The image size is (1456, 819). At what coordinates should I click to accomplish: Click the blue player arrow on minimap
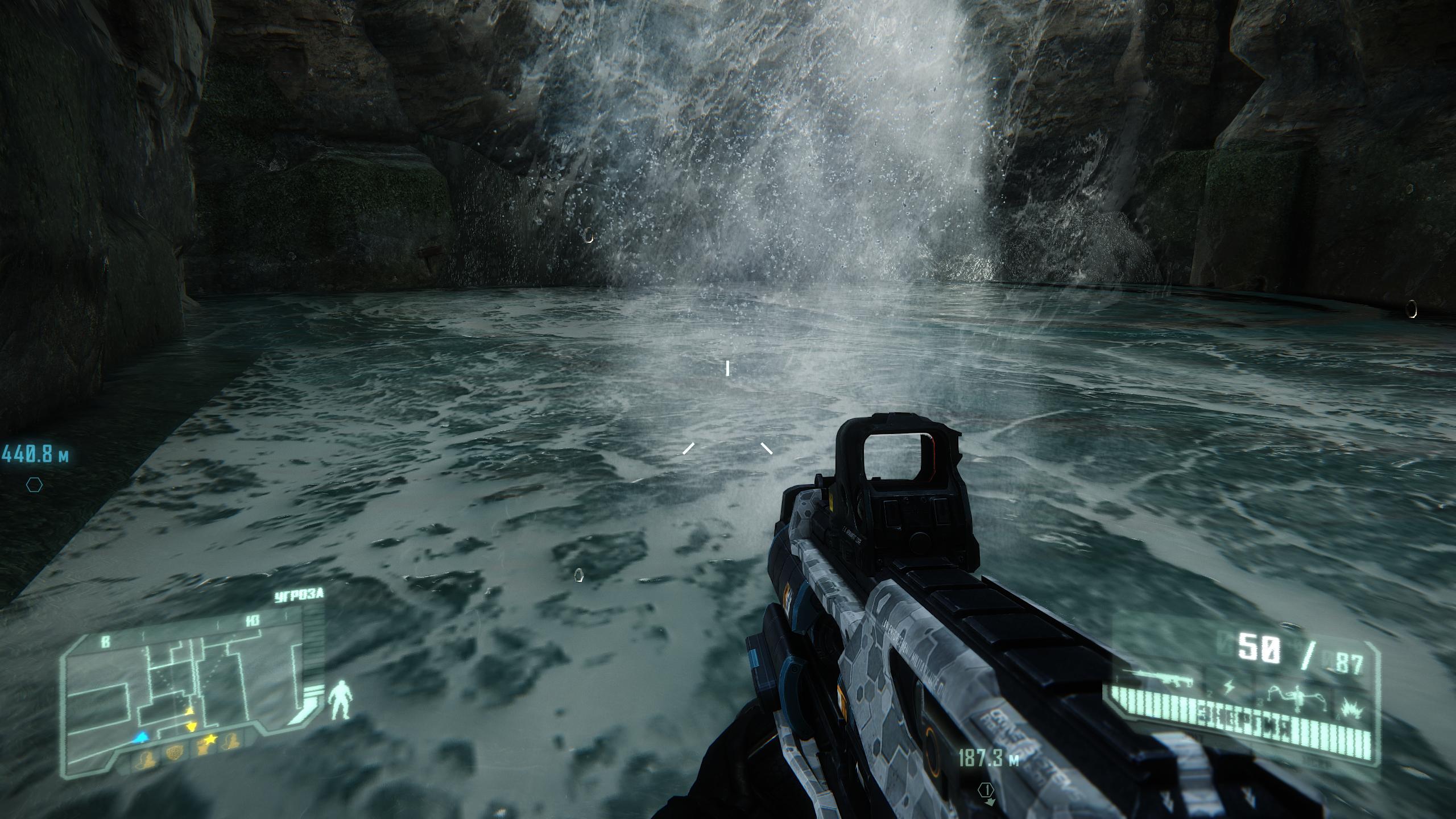click(142, 738)
